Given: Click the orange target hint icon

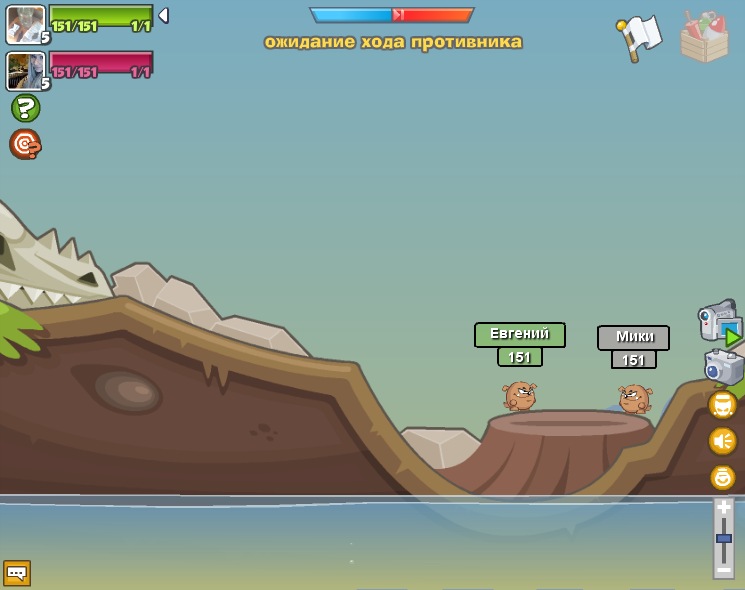Looking at the screenshot, I should pos(25,144).
